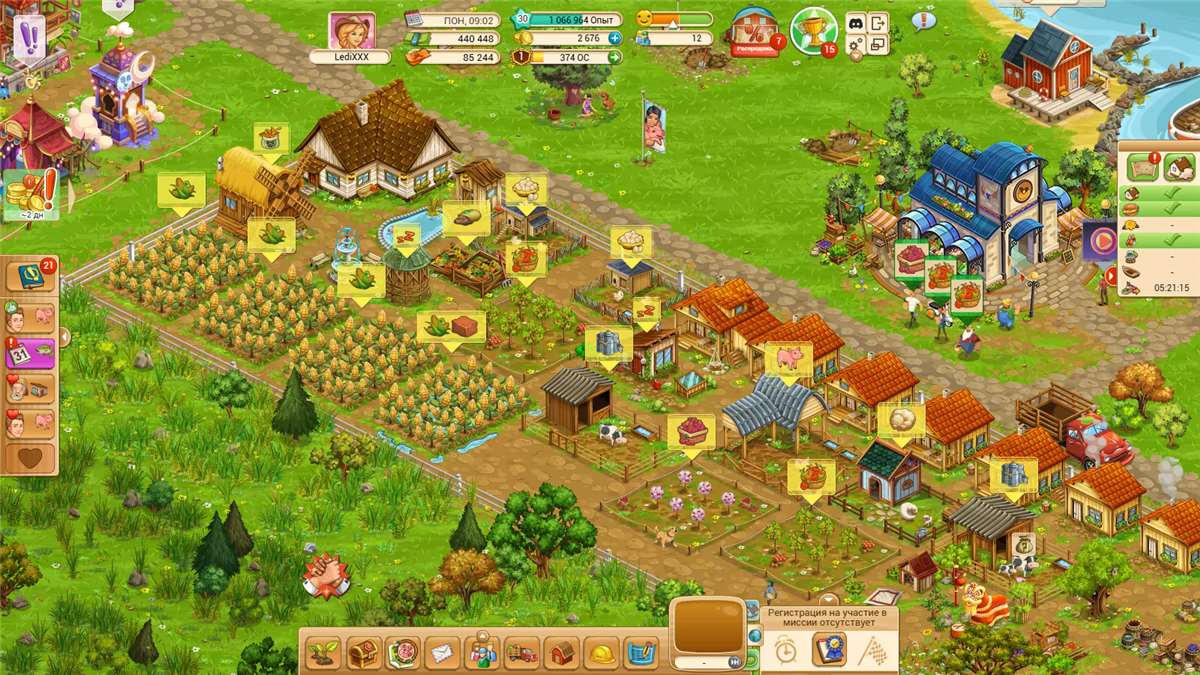The width and height of the screenshot is (1200, 675).
Task: Open the Discord link button
Action: (x=856, y=22)
